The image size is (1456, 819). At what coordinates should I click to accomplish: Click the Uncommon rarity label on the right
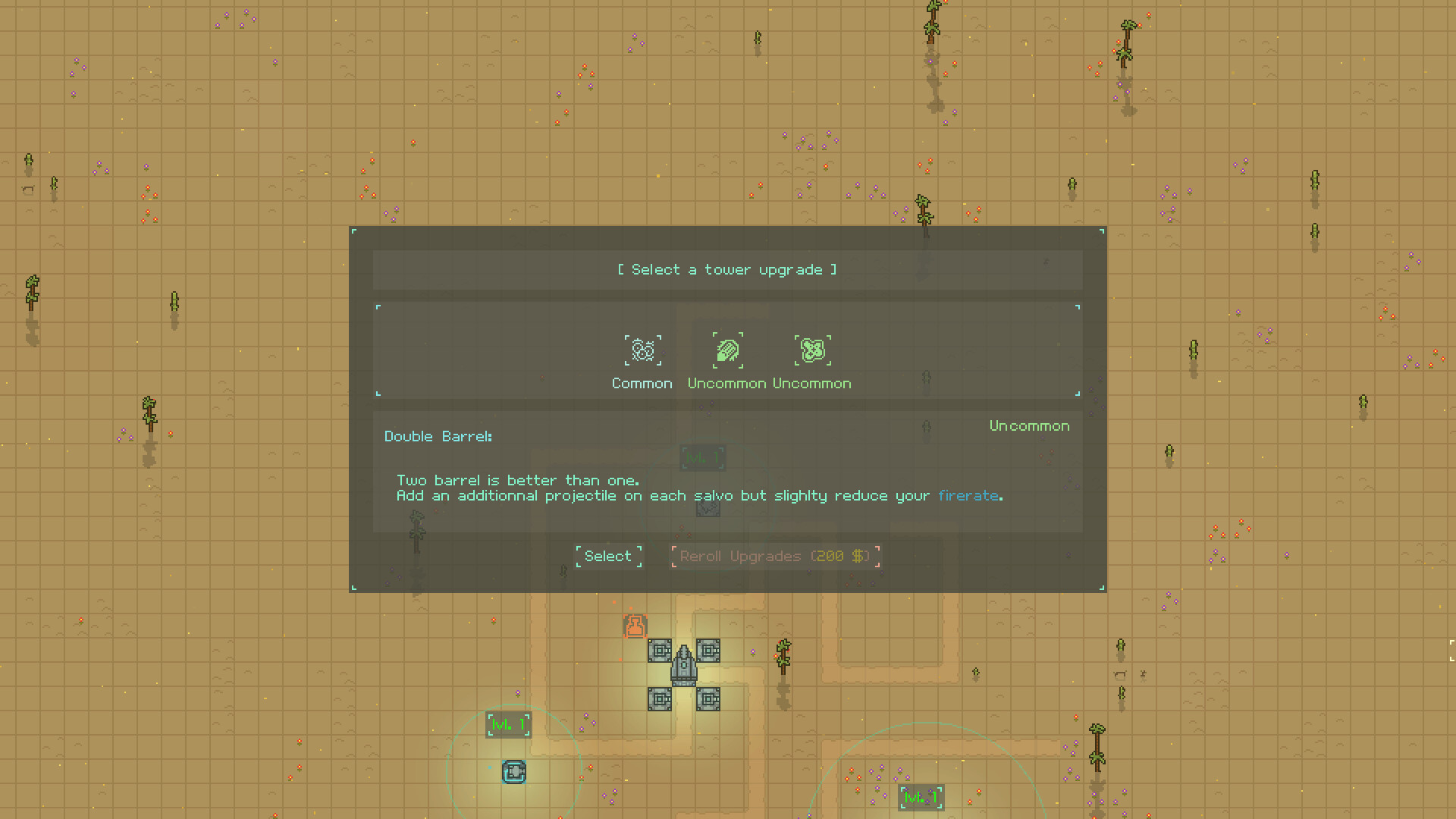pos(1029,425)
